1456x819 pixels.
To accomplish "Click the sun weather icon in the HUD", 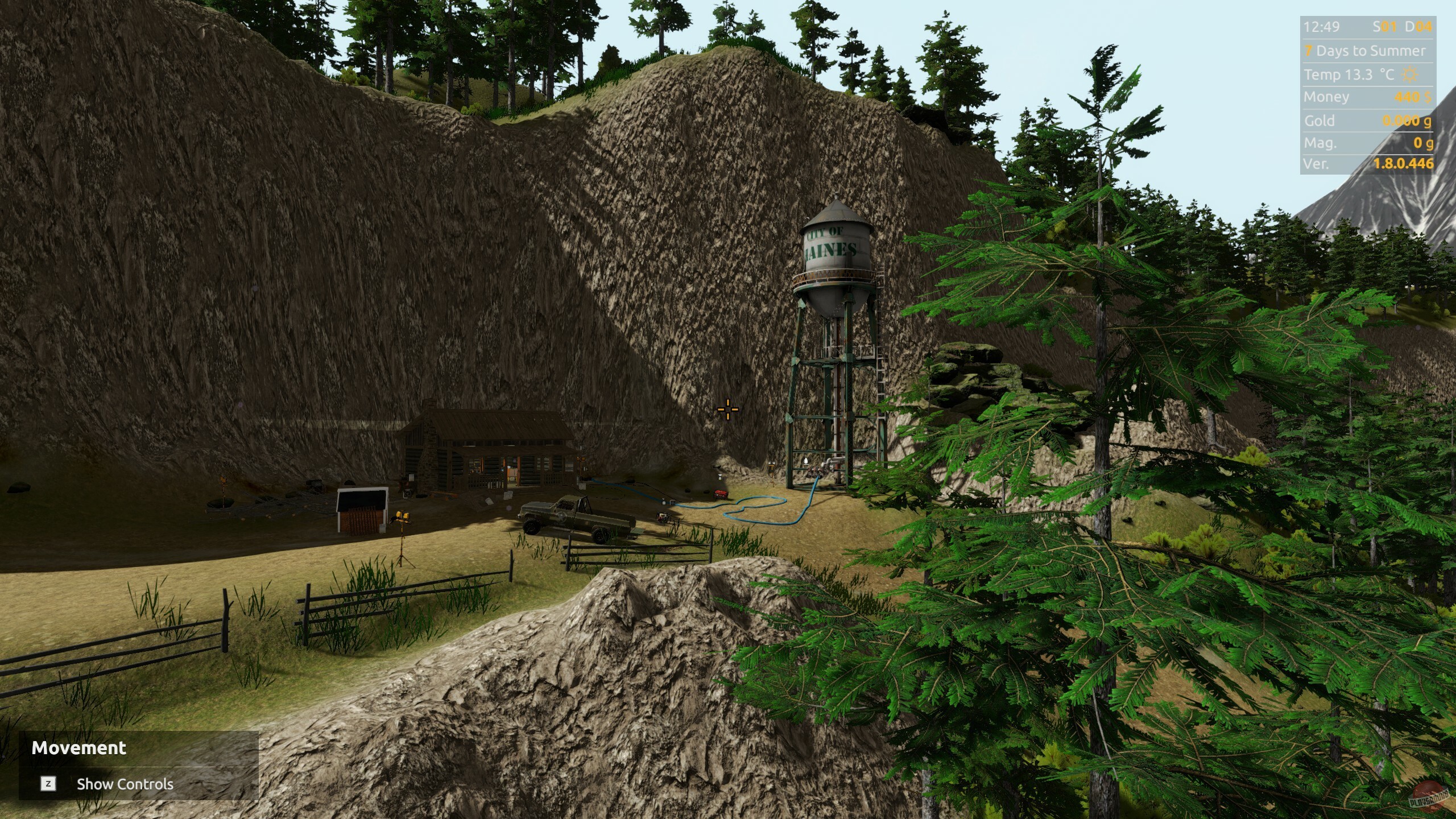I will [1409, 75].
